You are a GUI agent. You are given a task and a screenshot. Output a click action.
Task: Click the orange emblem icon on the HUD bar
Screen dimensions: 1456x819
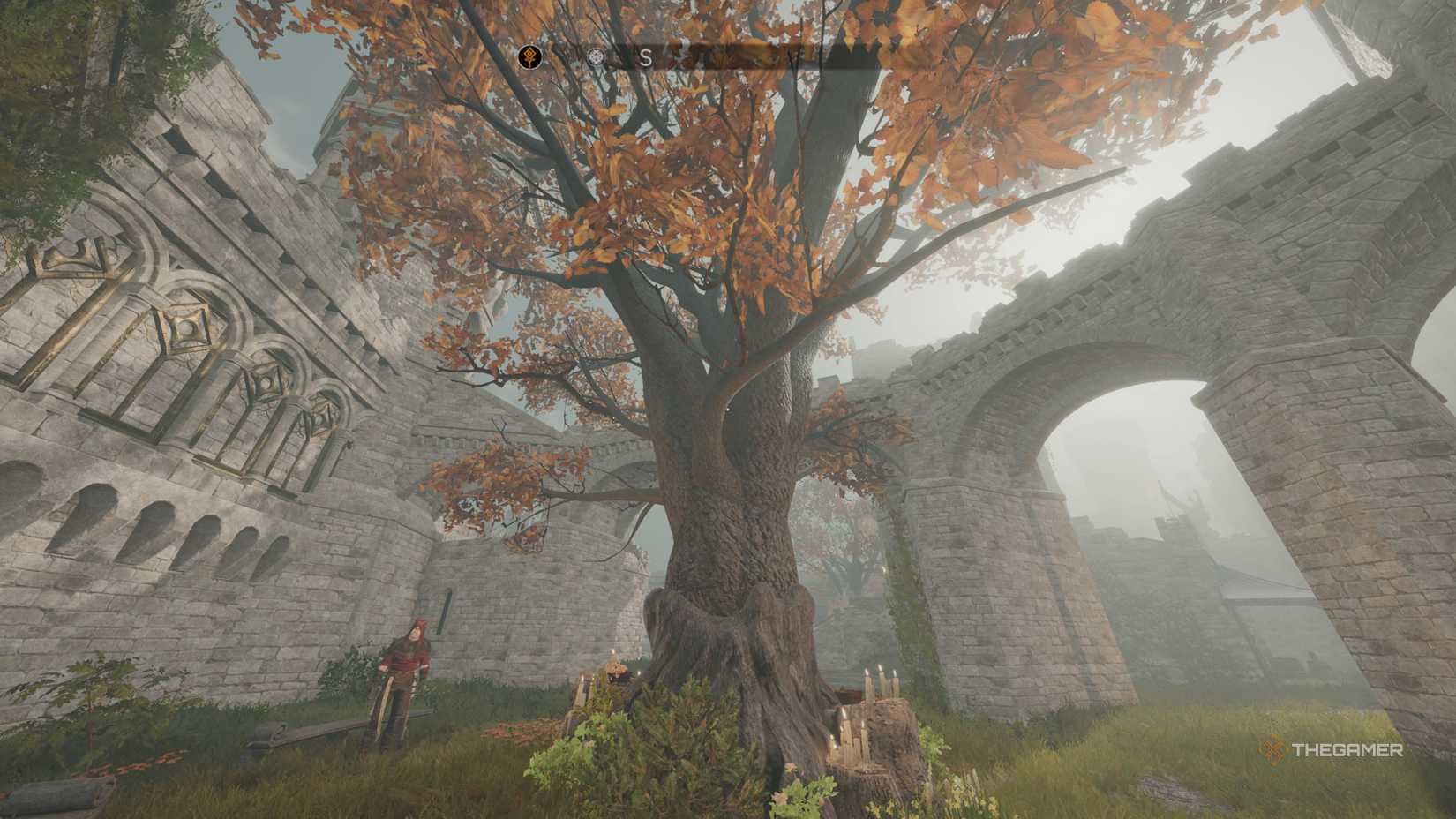[x=528, y=56]
